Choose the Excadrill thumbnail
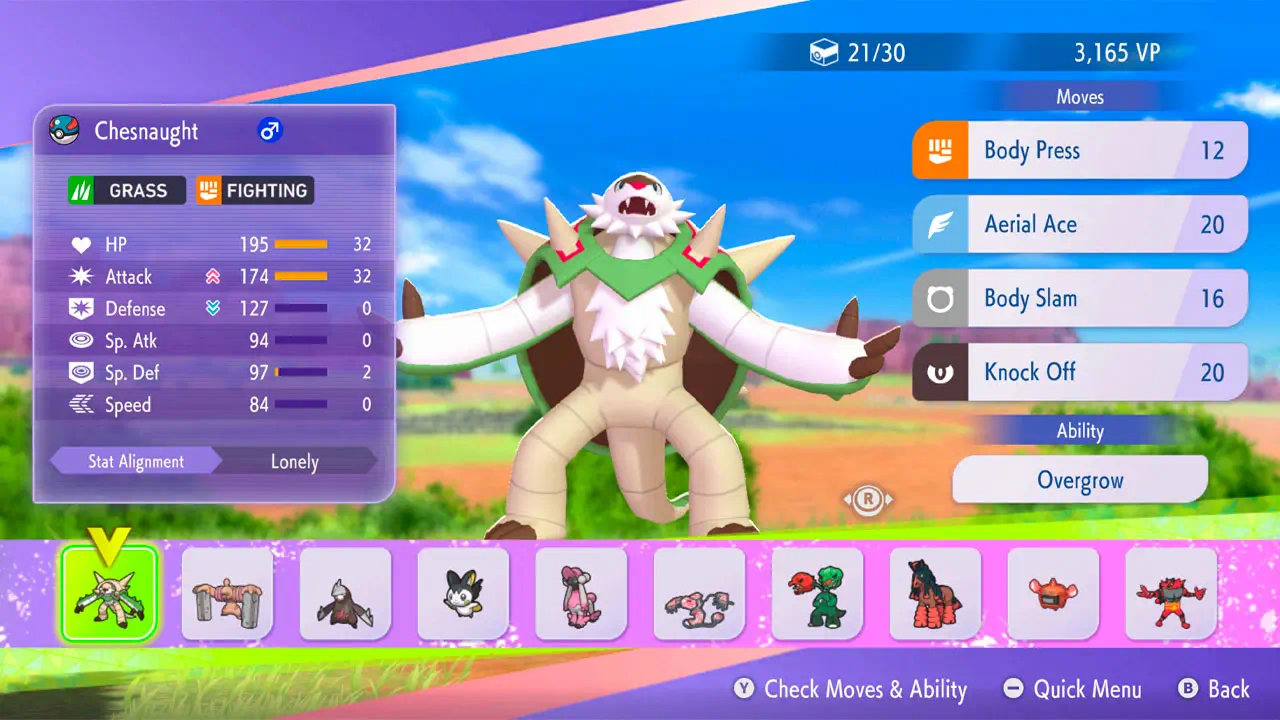 345,594
